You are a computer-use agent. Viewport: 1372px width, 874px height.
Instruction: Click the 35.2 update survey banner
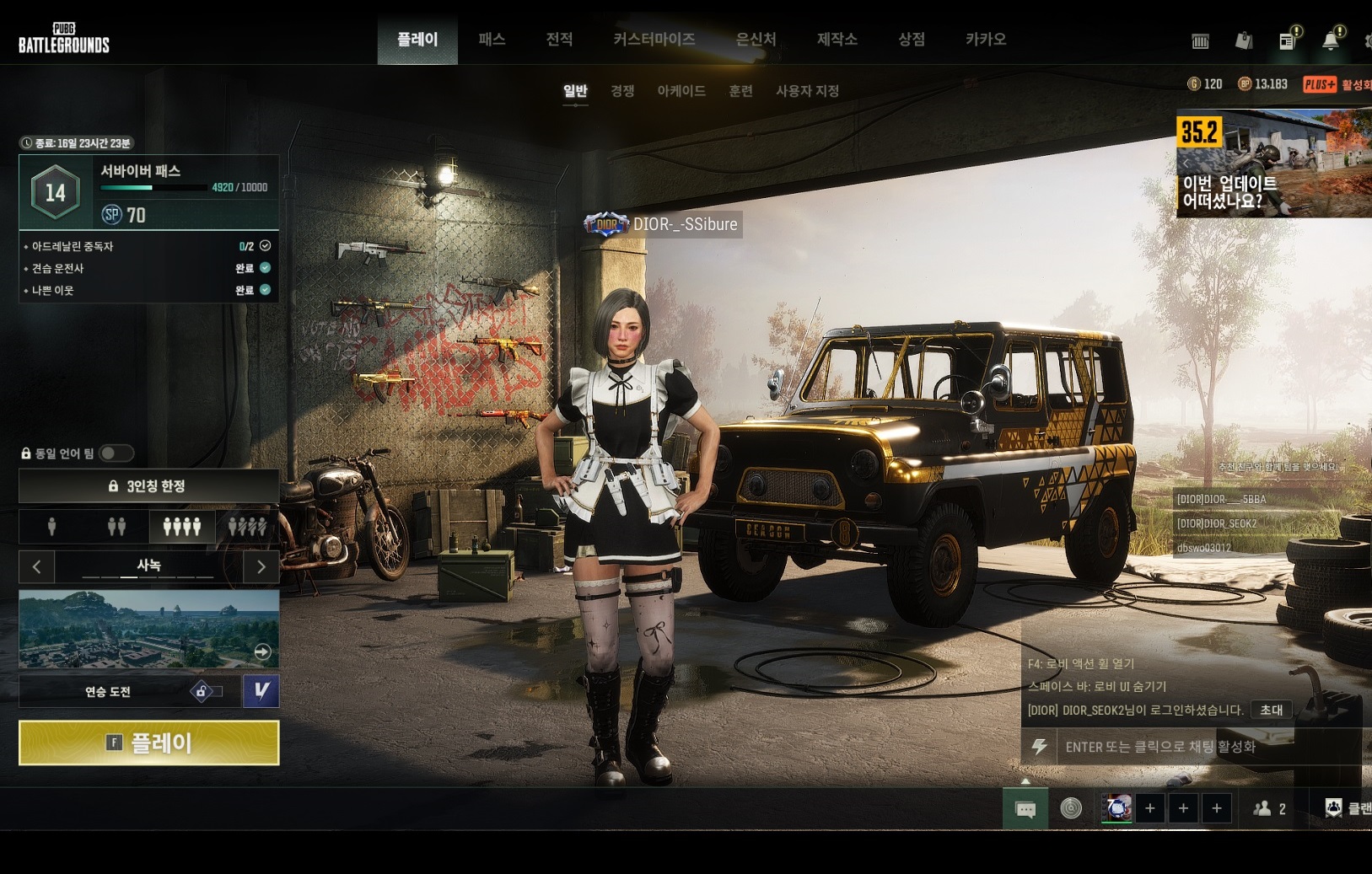(x=1273, y=164)
